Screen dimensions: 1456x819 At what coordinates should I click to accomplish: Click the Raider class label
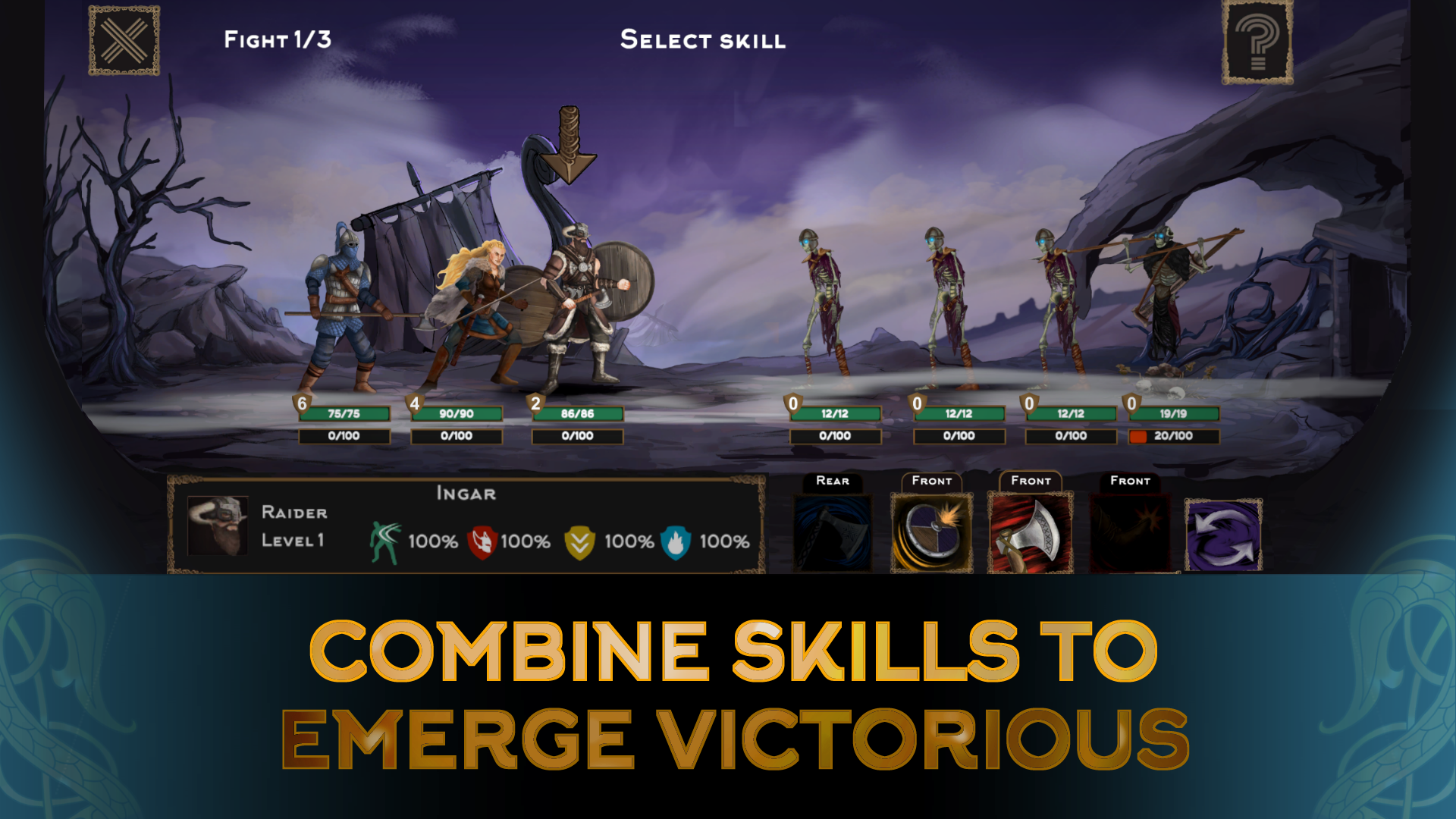coord(294,513)
